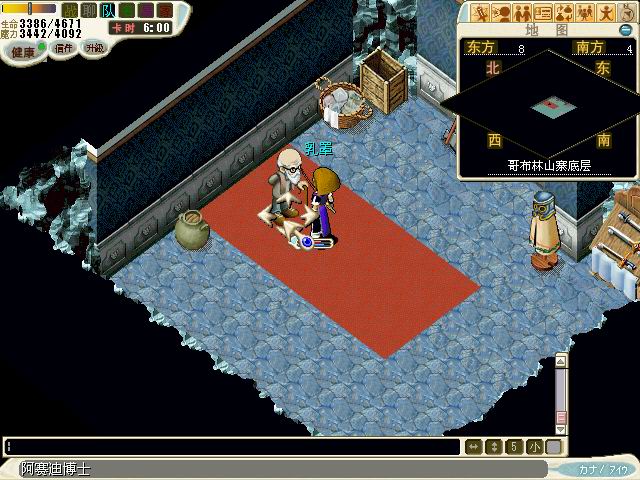Switch input mode via カナ/アイウ button
Viewport: 640px width, 480px height.
pos(604,469)
